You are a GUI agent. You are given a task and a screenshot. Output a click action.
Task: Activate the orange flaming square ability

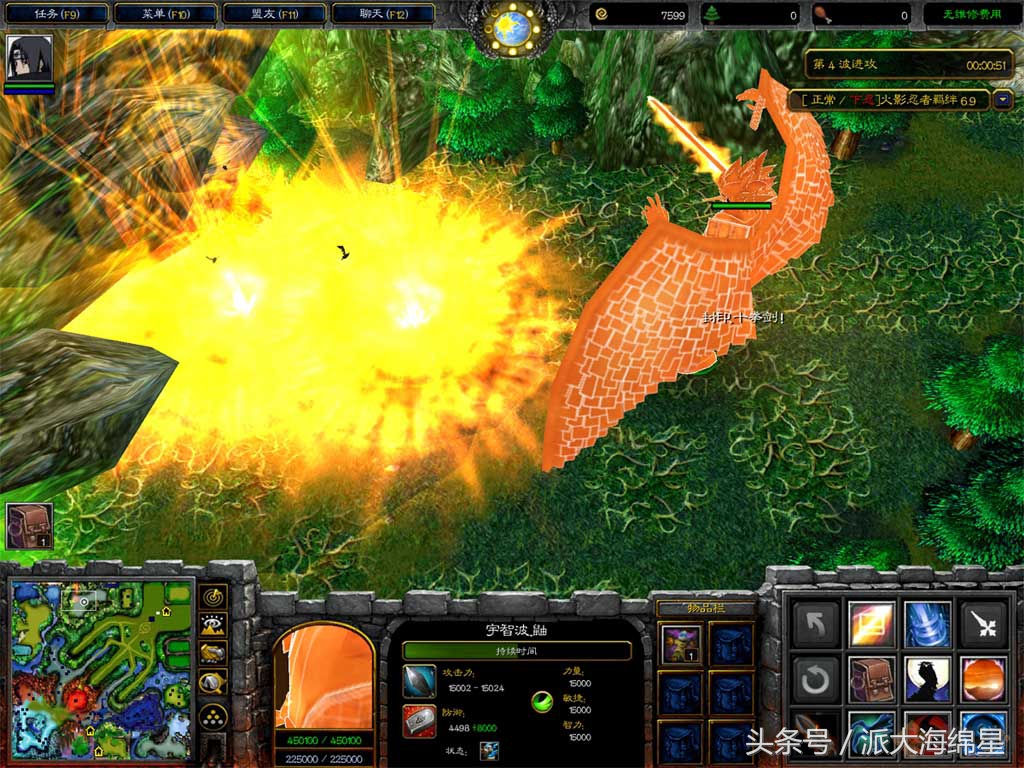(x=870, y=624)
